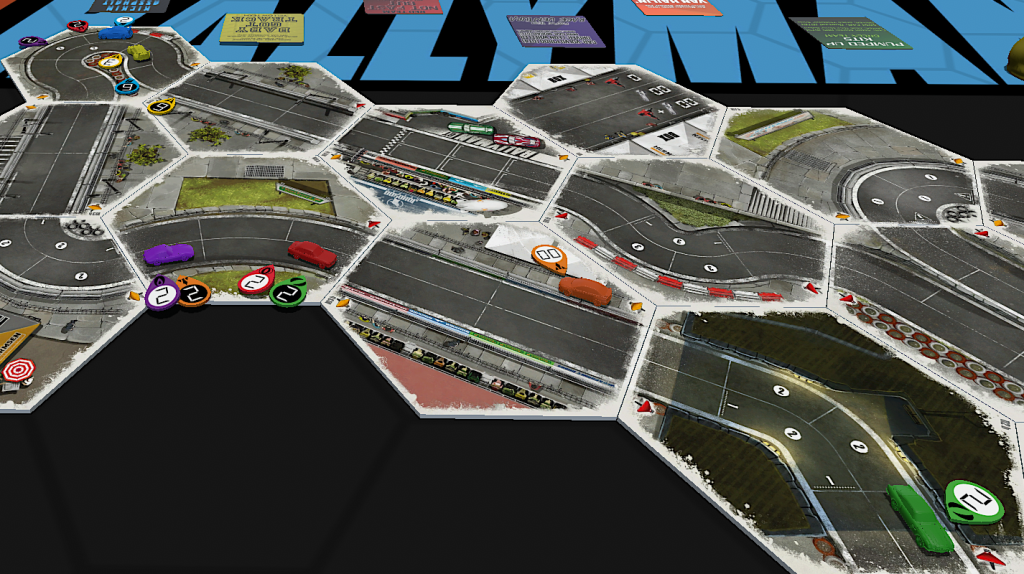
Task: Select the red gear 2 token under the red car
Action: (x=256, y=283)
